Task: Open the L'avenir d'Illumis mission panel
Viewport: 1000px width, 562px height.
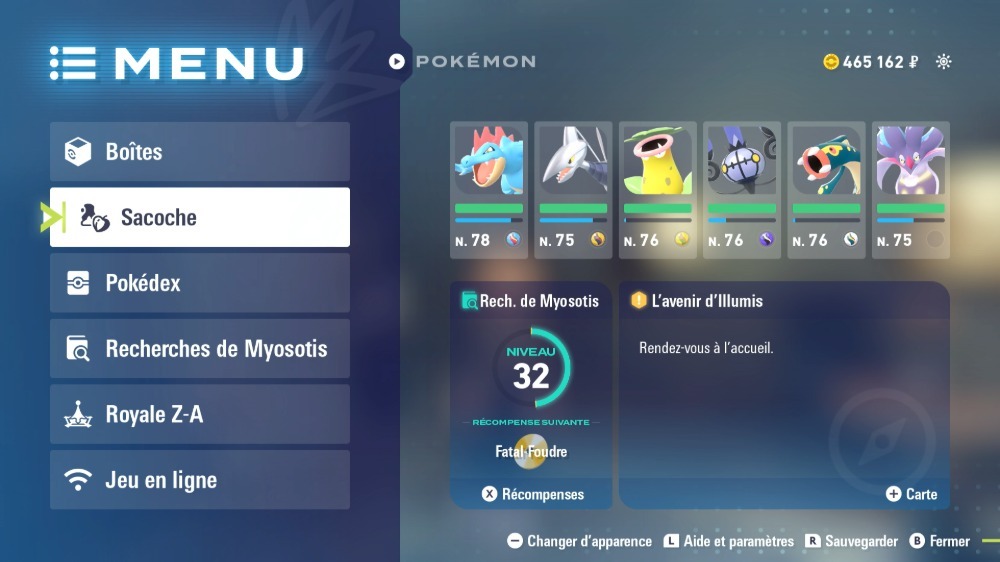Action: coord(784,380)
